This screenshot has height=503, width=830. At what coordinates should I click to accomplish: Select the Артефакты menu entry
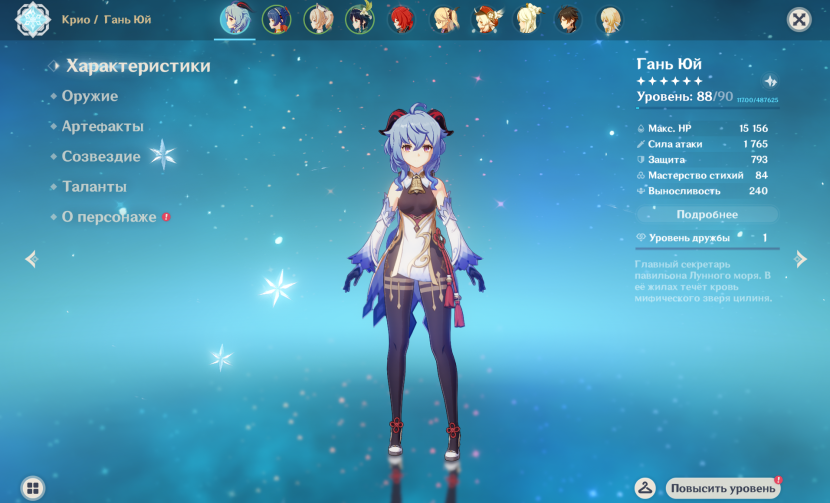click(x=102, y=126)
